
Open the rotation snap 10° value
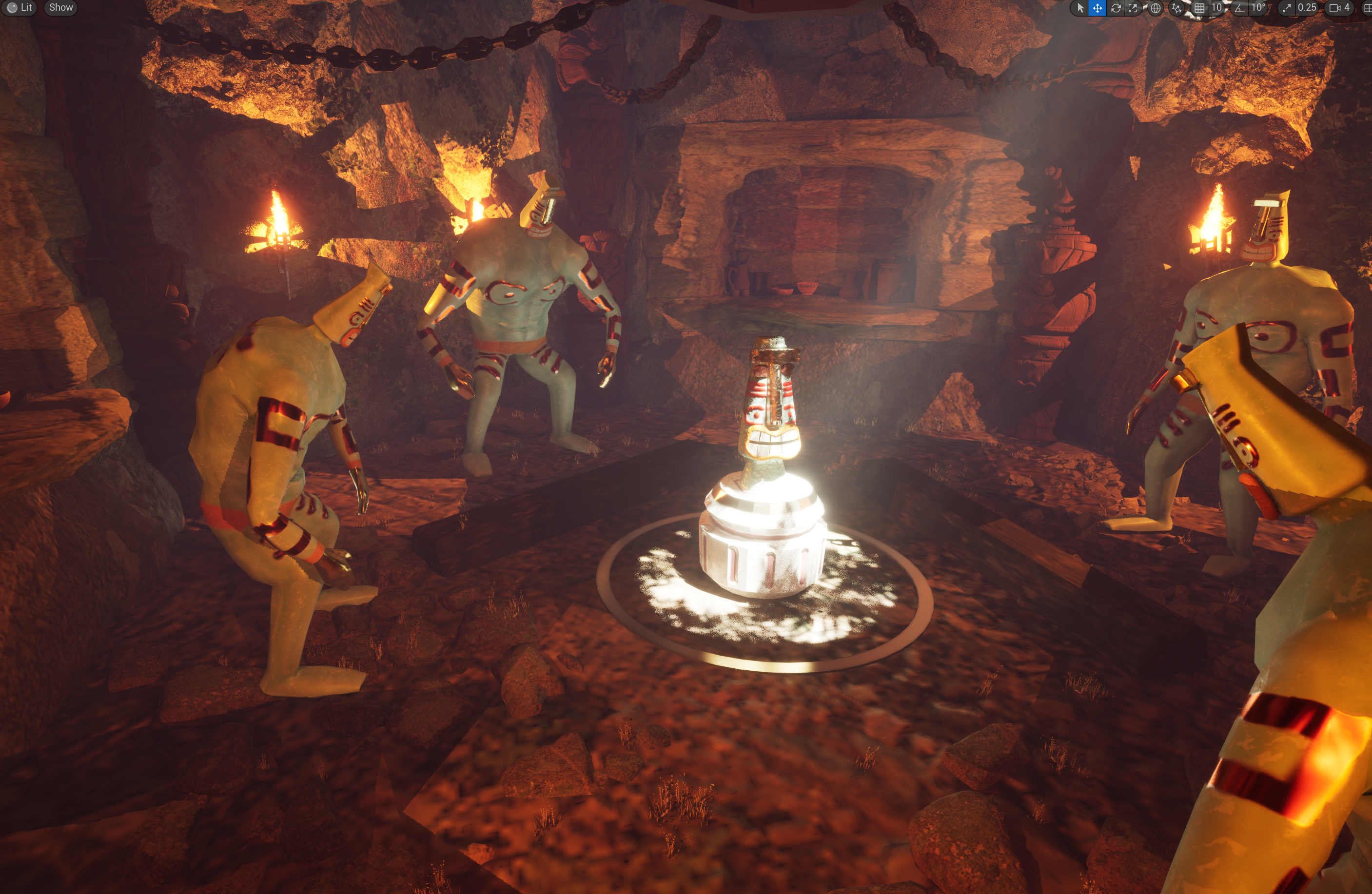(x=1258, y=8)
